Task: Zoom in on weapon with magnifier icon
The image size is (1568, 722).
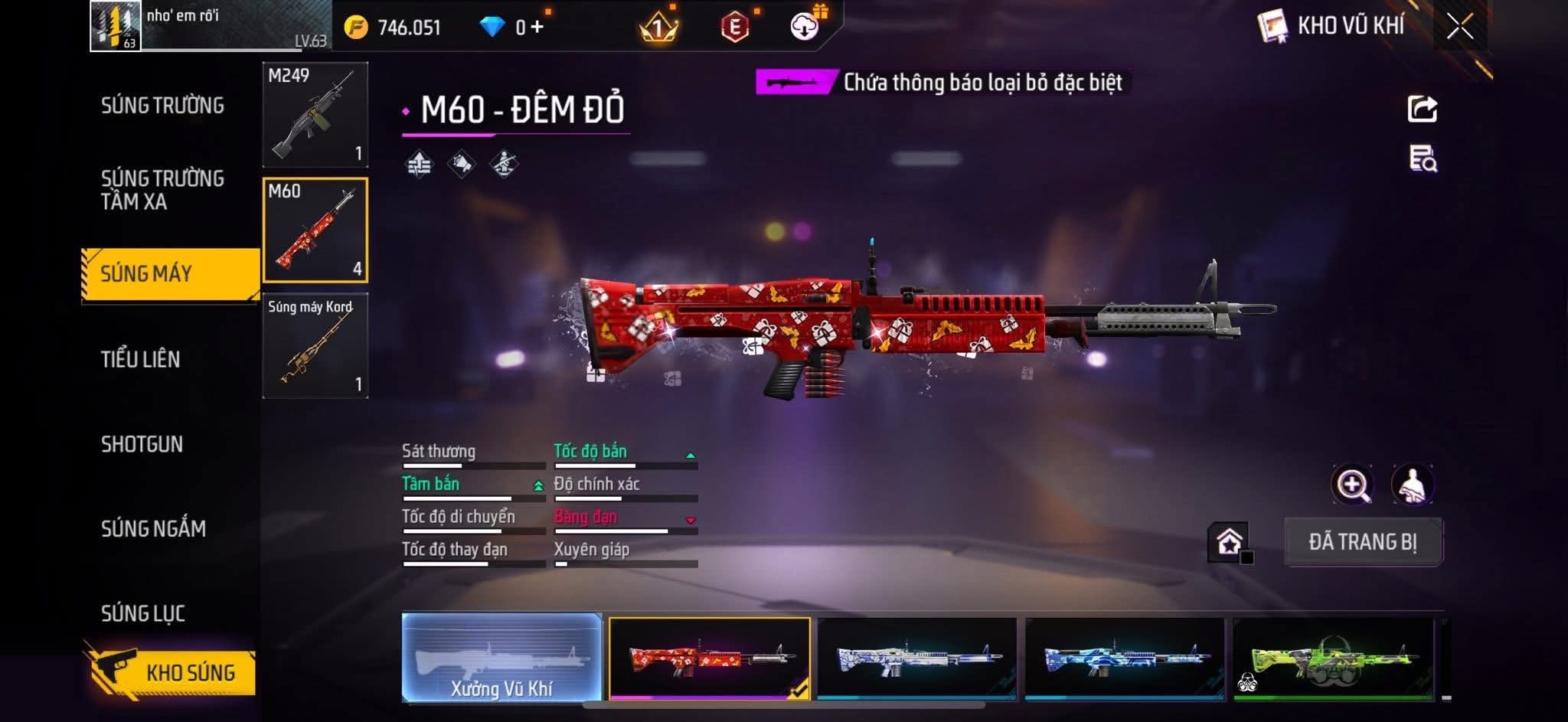Action: click(1353, 485)
